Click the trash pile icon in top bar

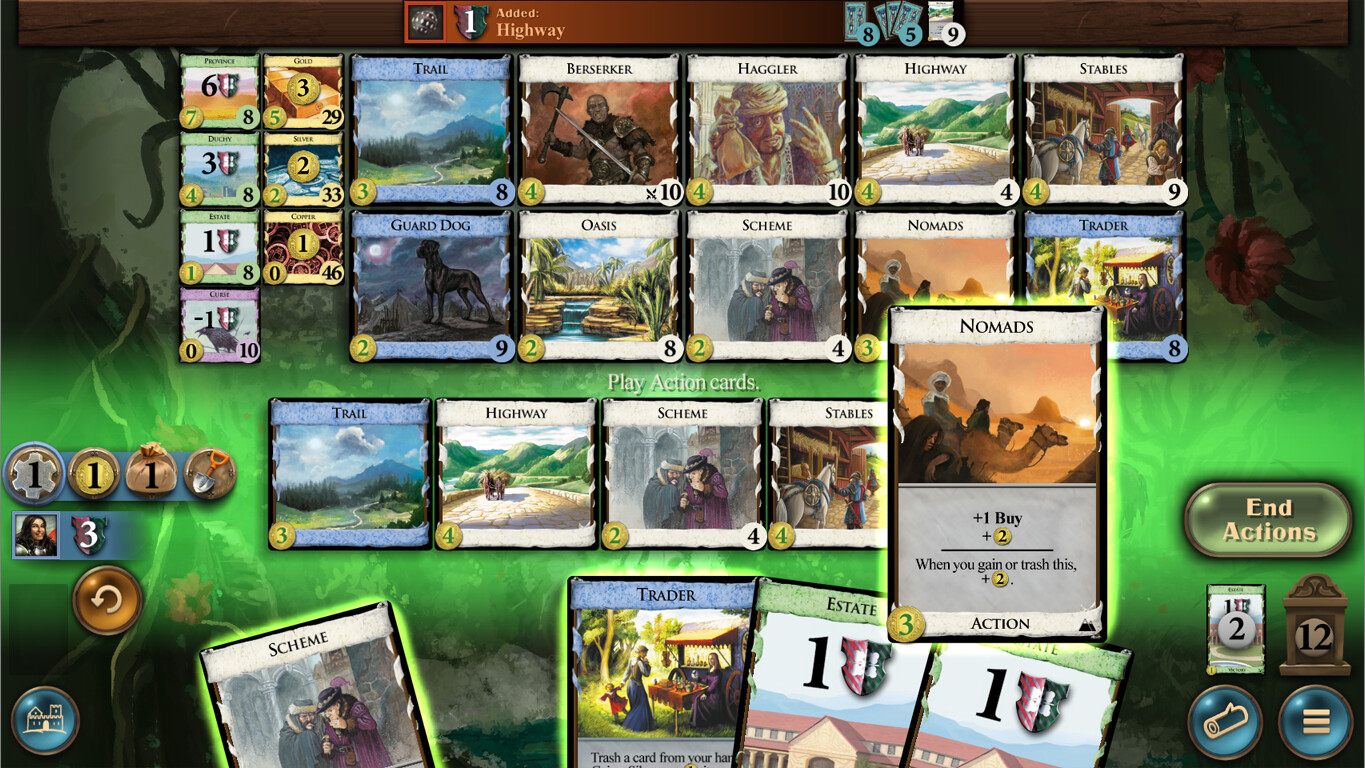click(427, 22)
